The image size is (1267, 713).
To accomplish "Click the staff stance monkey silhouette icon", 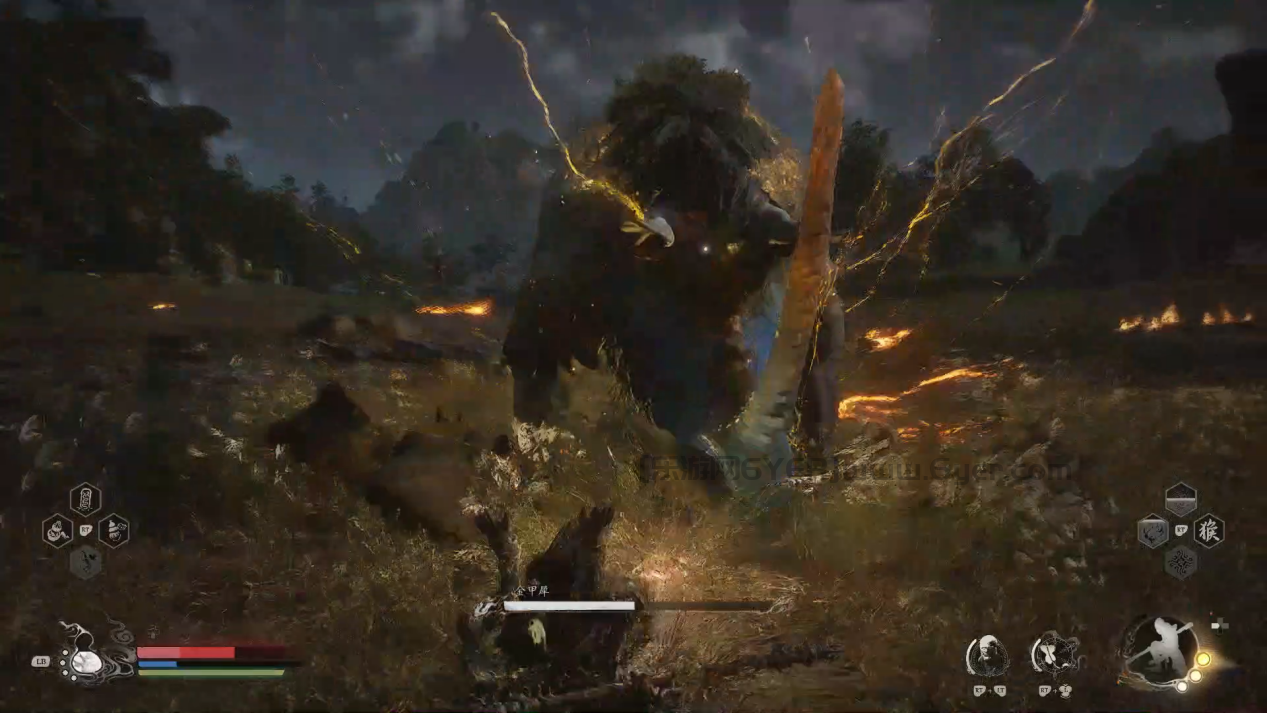I will [x=1160, y=652].
